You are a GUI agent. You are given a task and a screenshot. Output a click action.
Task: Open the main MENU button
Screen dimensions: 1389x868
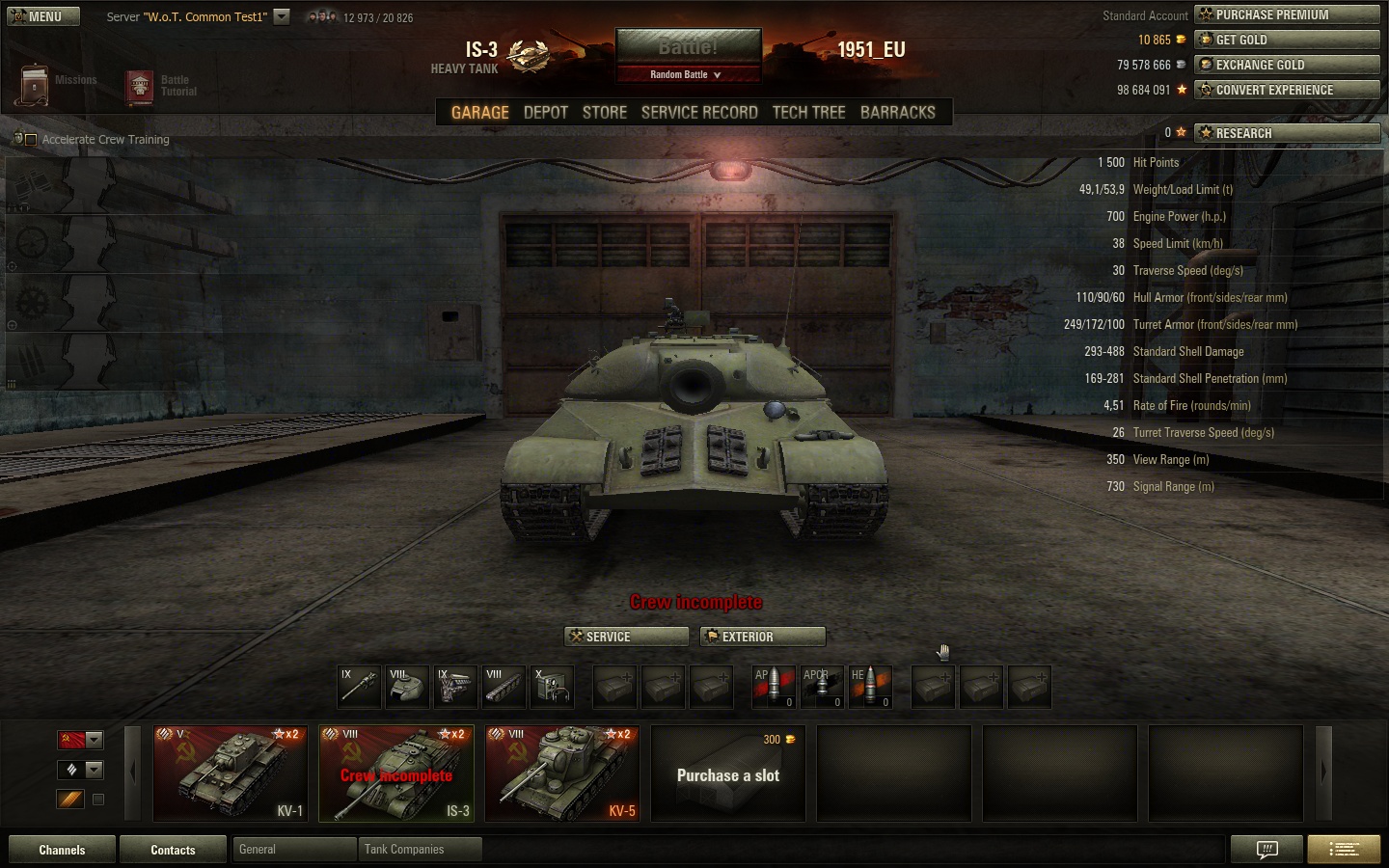click(43, 16)
